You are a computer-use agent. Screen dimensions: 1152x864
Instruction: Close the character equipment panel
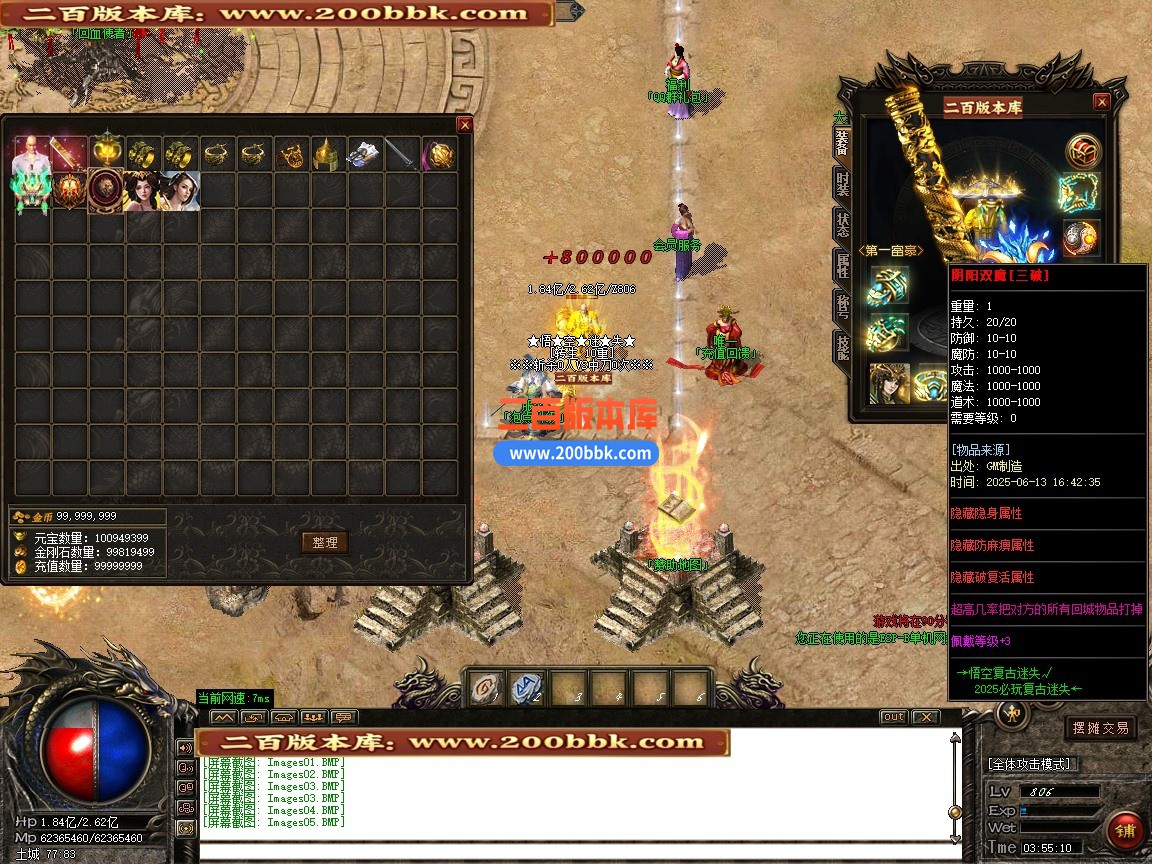[1101, 102]
